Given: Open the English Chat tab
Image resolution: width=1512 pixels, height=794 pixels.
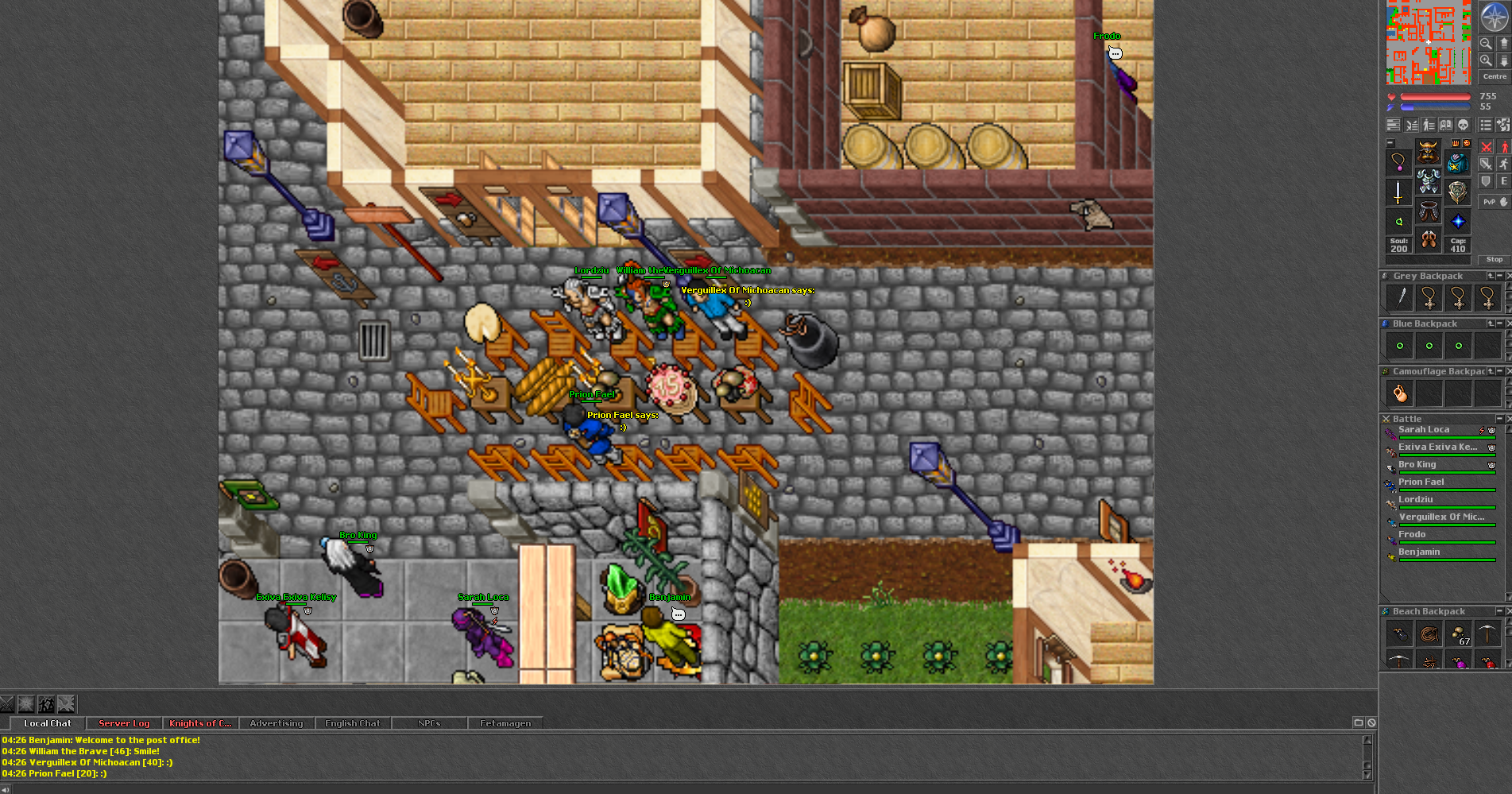Looking at the screenshot, I should coord(353,723).
